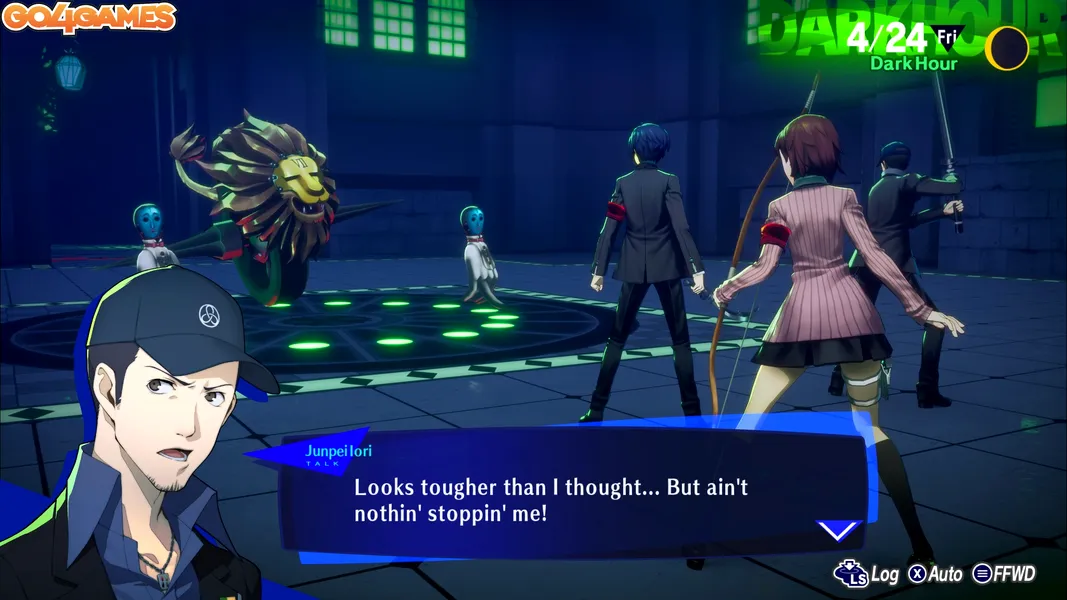
Task: Click the GO4GAMES channel logo
Action: 89,17
